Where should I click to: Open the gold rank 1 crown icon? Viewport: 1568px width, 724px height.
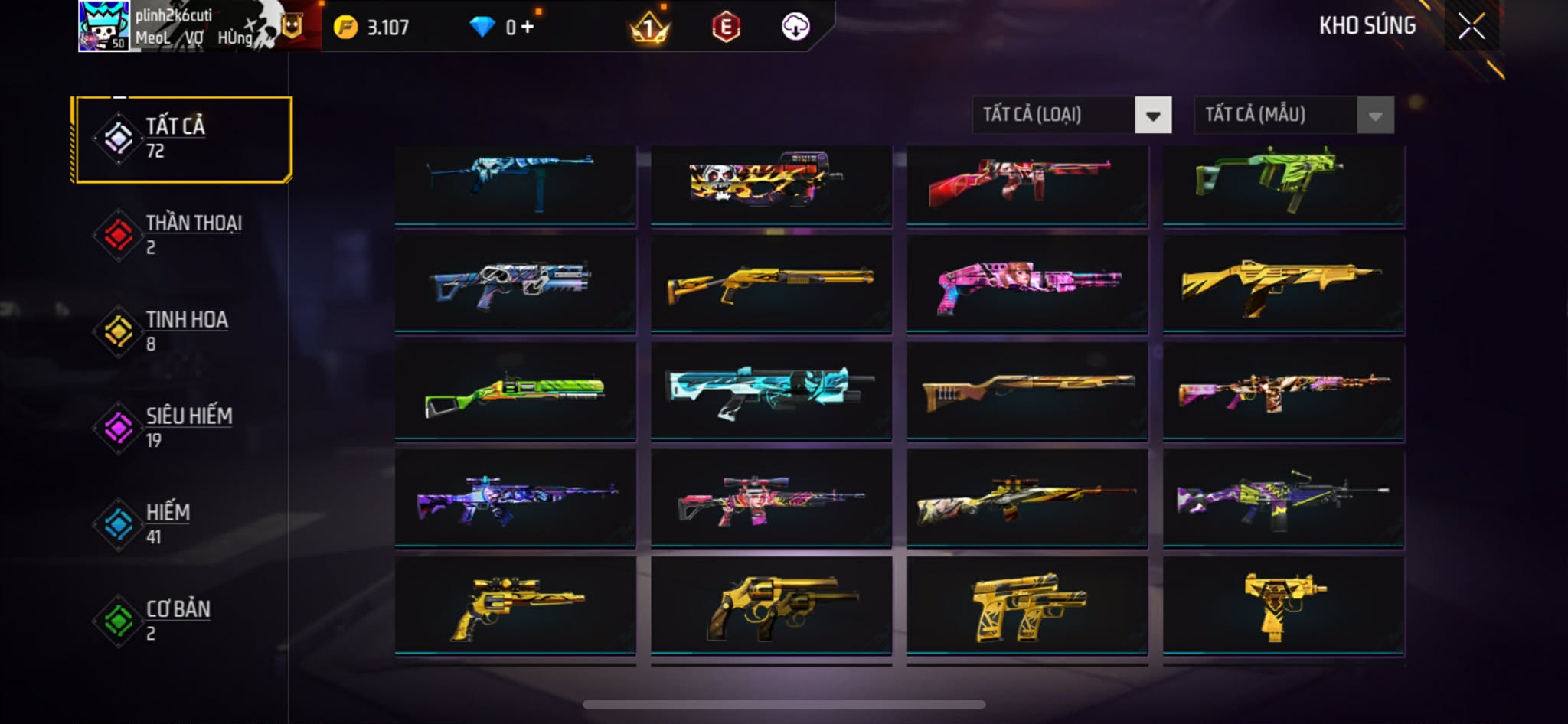pos(649,28)
